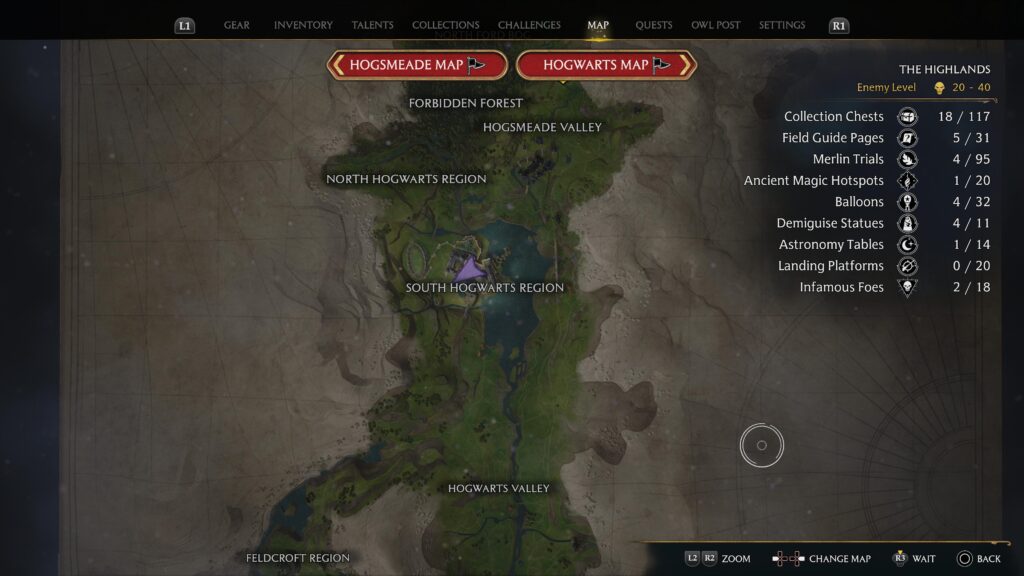The image size is (1024, 576).
Task: Switch to the Quests tab
Action: pyautogui.click(x=653, y=25)
